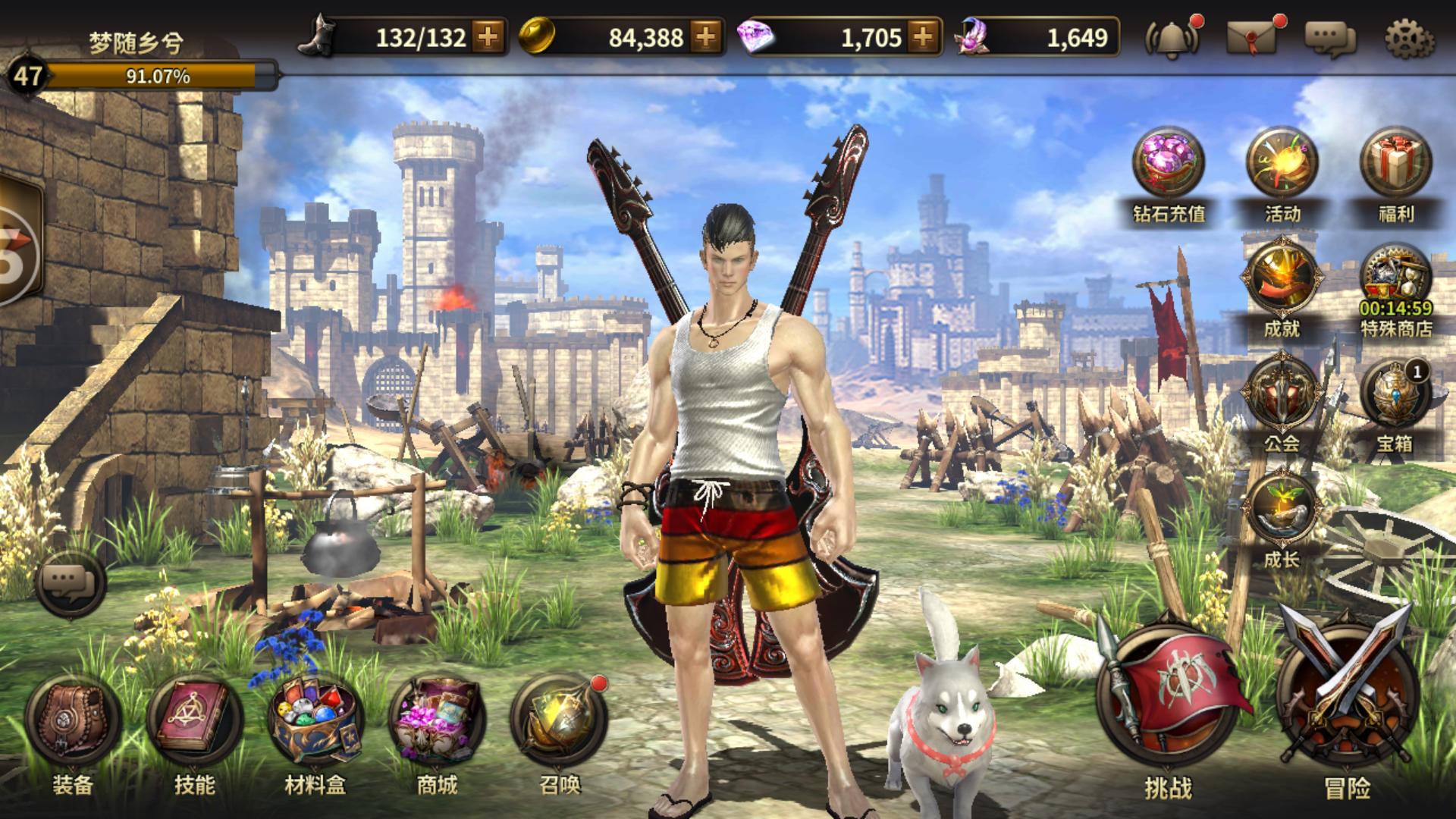Open the 成长 growth menu

point(1282,510)
